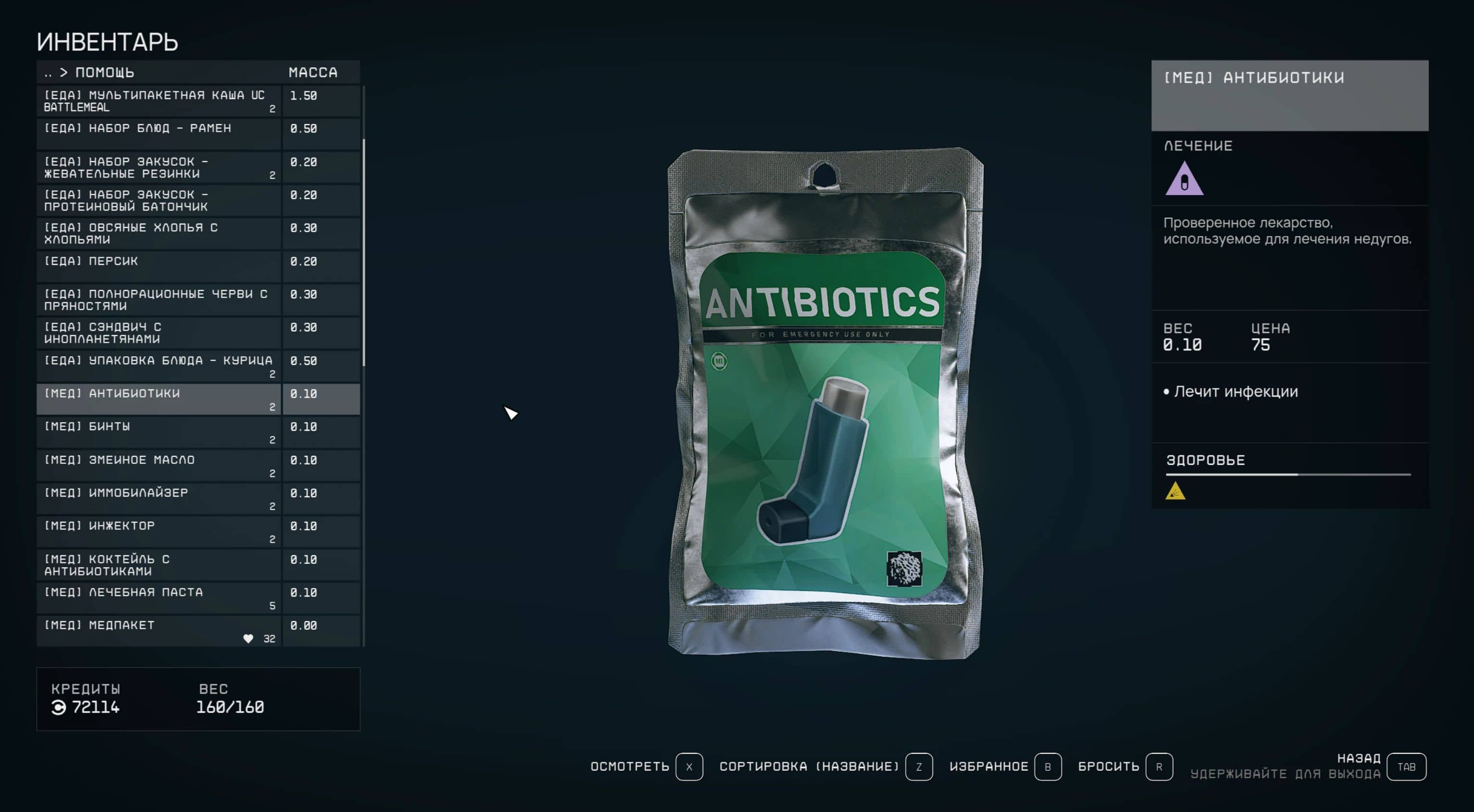Viewport: 1474px width, 812px height.
Task: Select the Инжектор inventory entry
Action: coord(159,531)
